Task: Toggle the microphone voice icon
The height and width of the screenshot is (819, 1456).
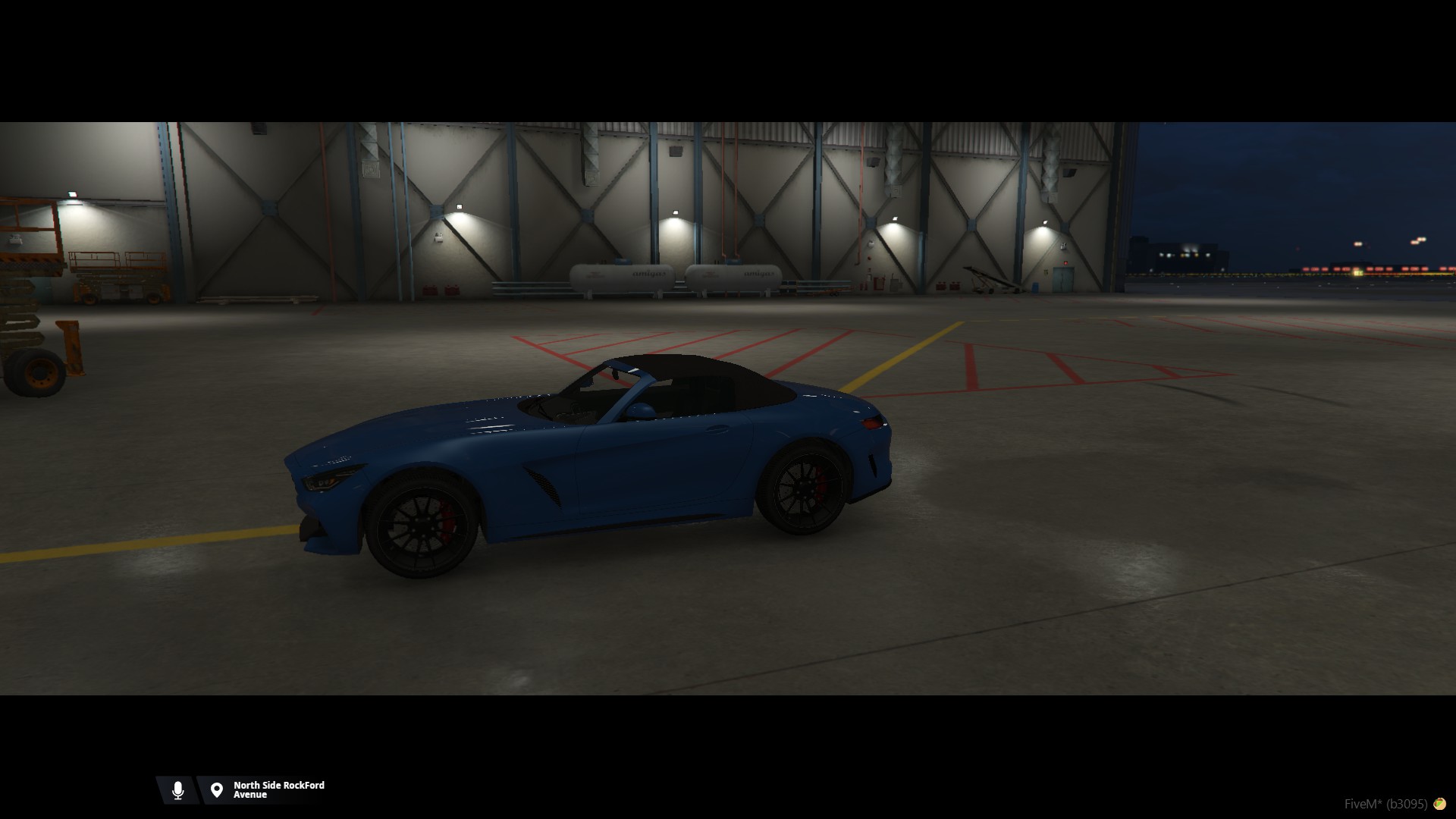Action: (x=178, y=790)
